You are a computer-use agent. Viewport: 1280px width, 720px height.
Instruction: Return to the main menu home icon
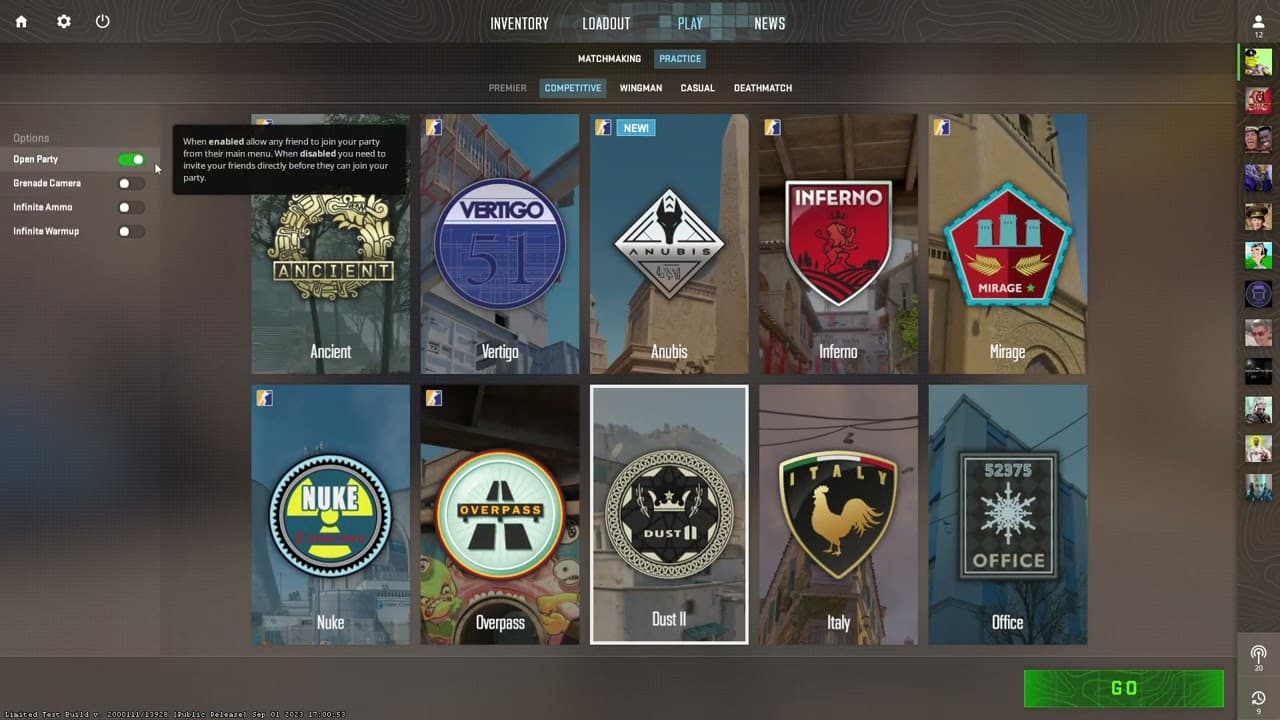coord(21,21)
